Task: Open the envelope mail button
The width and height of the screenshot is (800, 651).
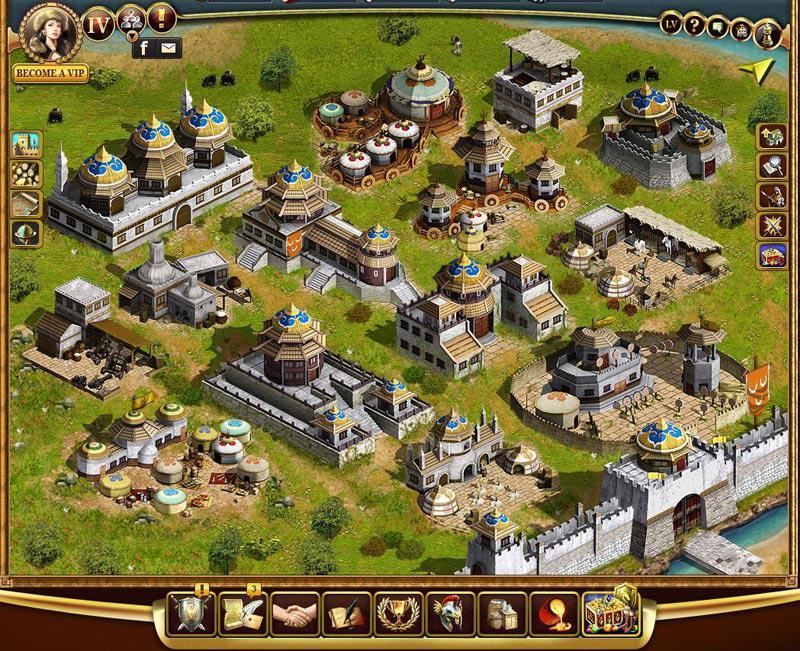Action: [x=167, y=47]
